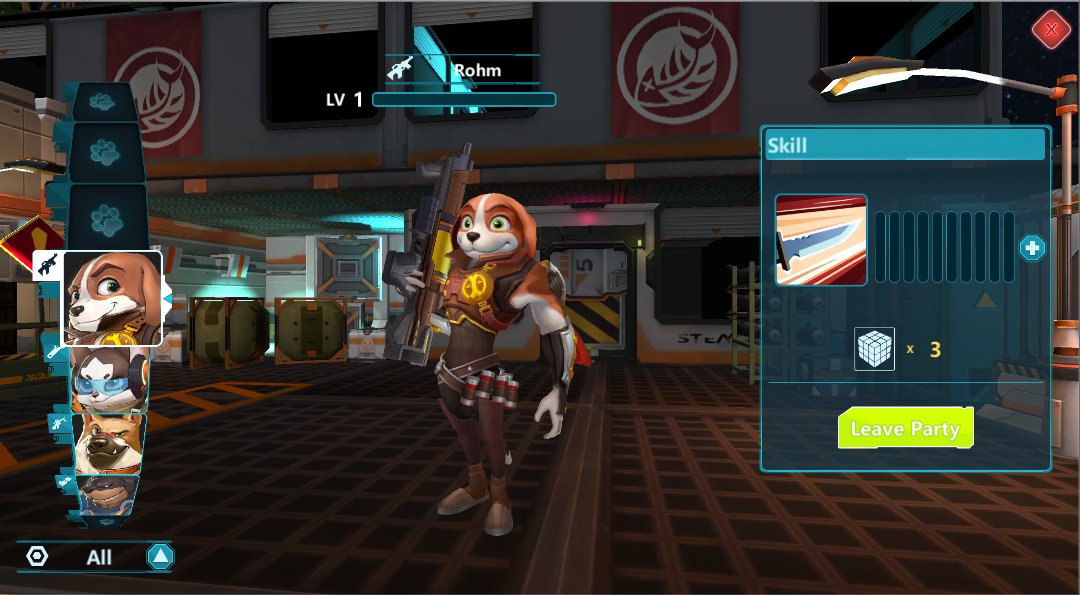Choose the goggles-wearing dog portrait
1080x595 pixels.
pyautogui.click(x=108, y=381)
